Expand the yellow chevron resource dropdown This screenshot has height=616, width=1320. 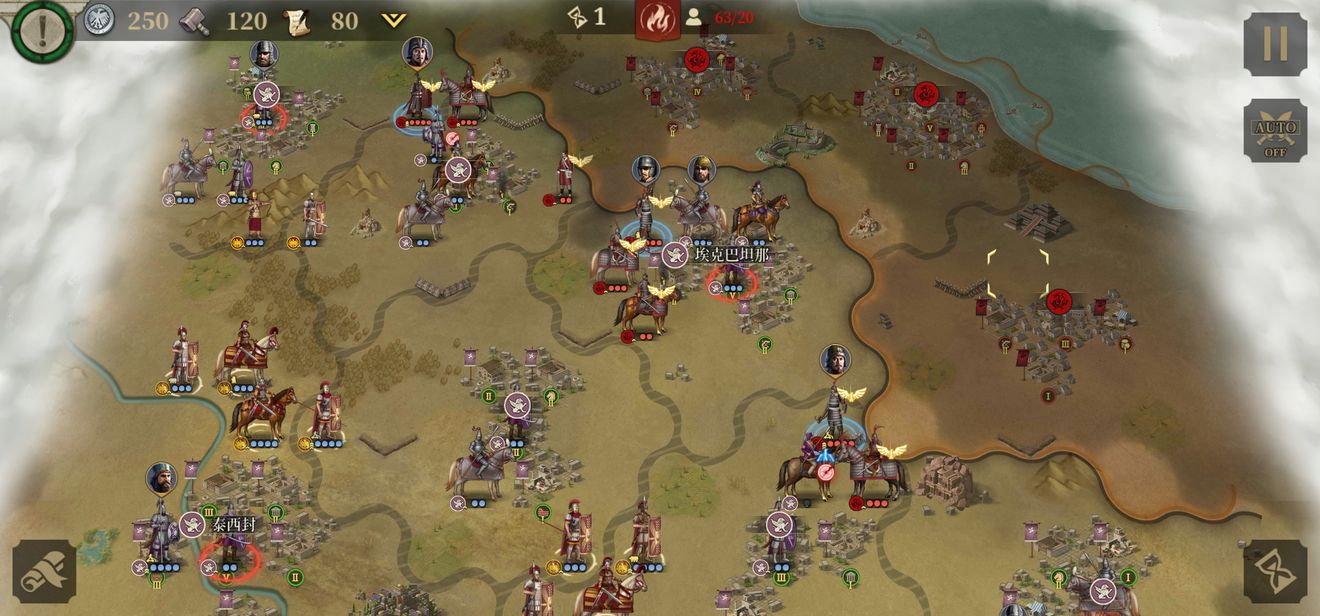coord(394,20)
